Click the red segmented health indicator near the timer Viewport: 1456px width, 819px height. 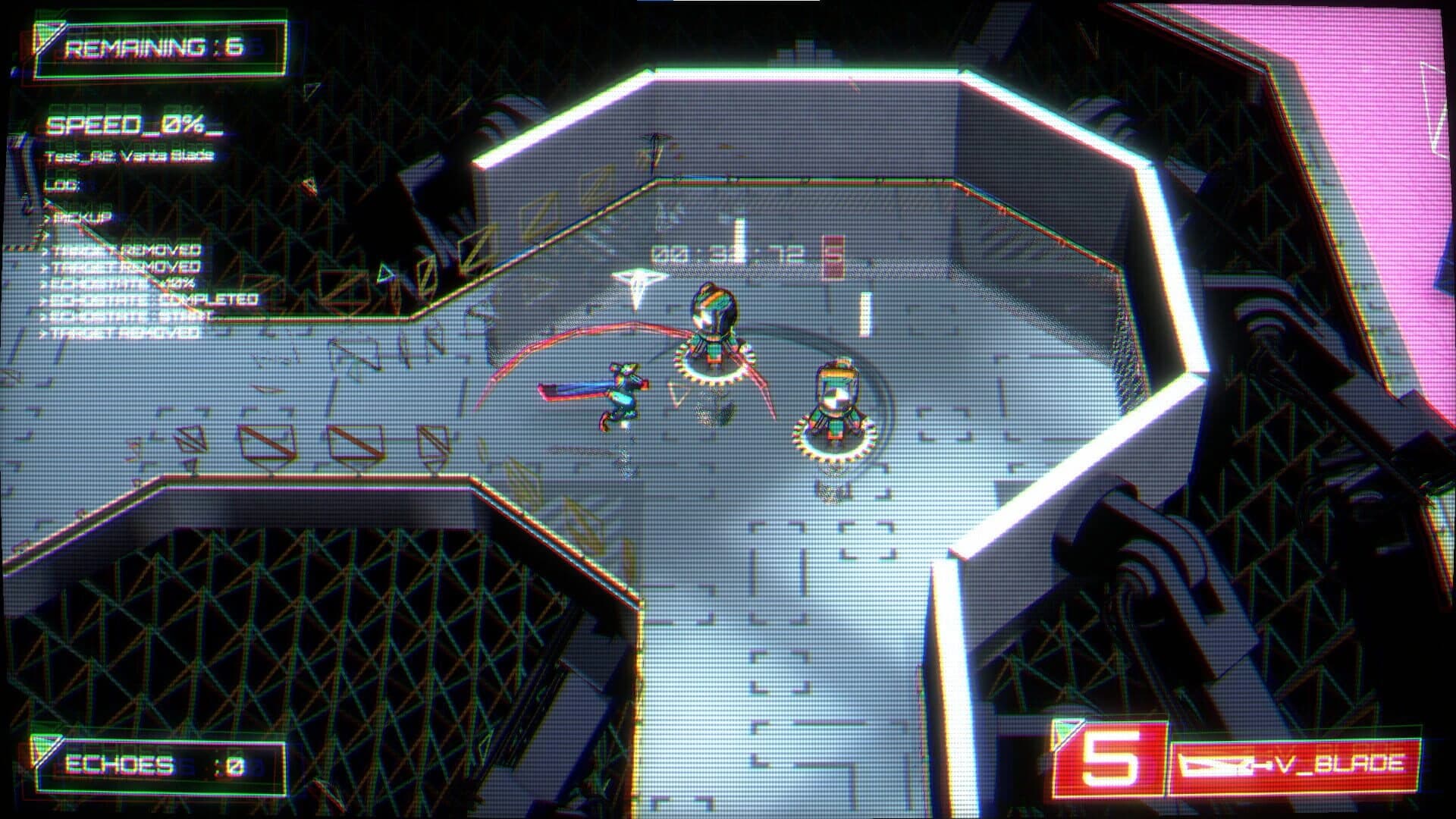click(832, 254)
